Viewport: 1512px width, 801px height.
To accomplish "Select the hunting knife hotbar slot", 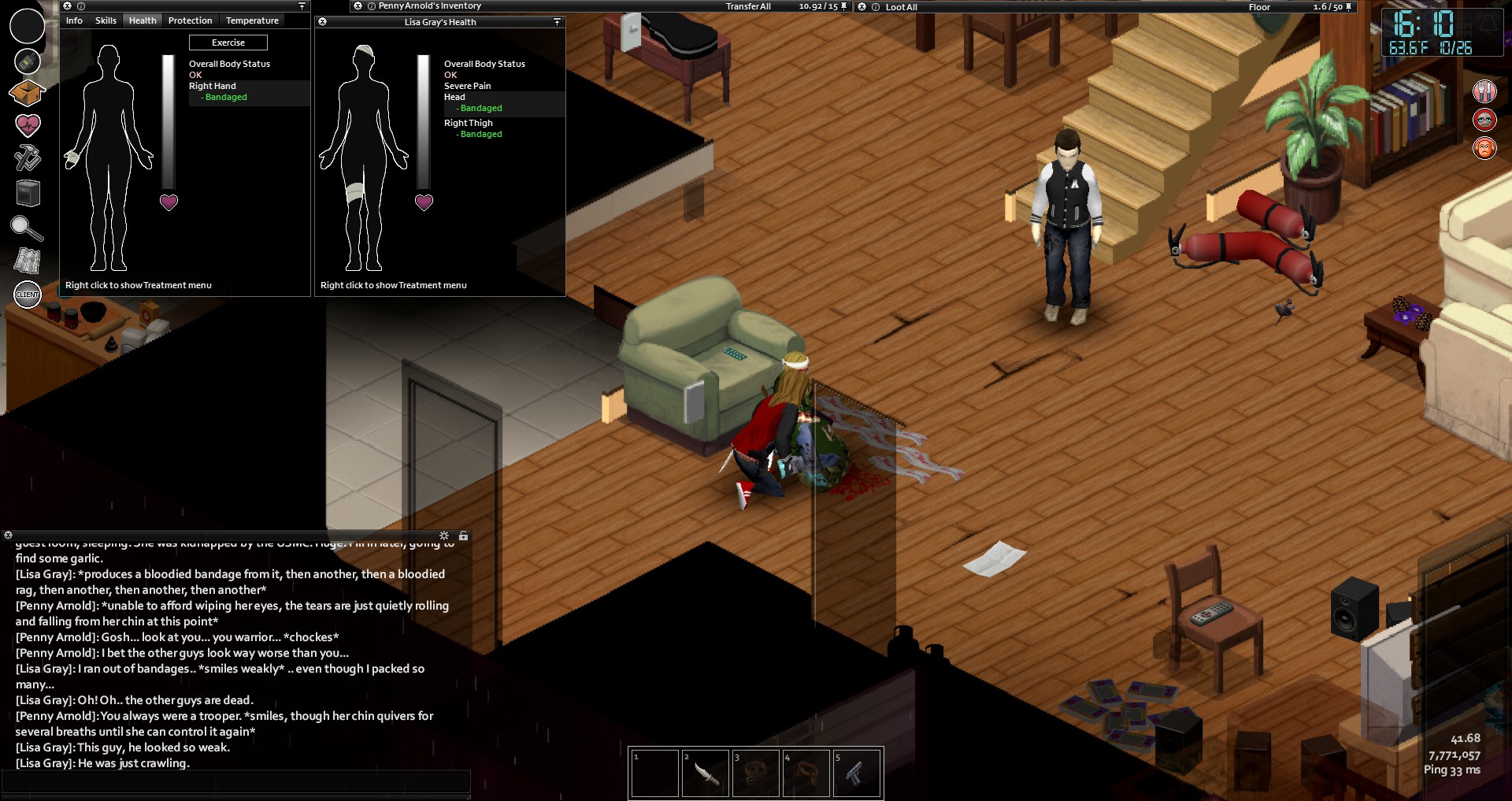I will pyautogui.click(x=705, y=773).
